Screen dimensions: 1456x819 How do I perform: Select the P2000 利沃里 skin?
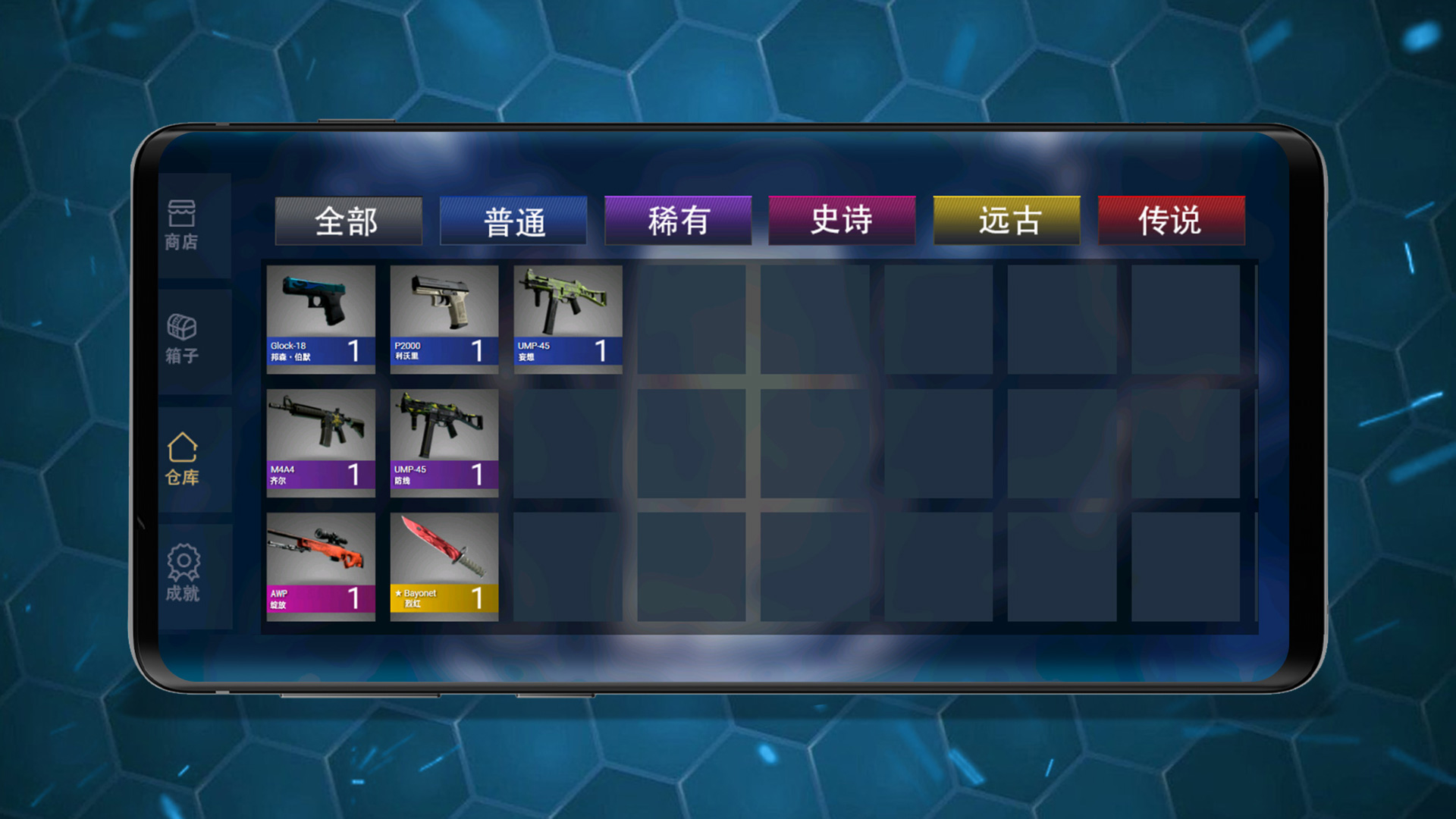point(443,315)
